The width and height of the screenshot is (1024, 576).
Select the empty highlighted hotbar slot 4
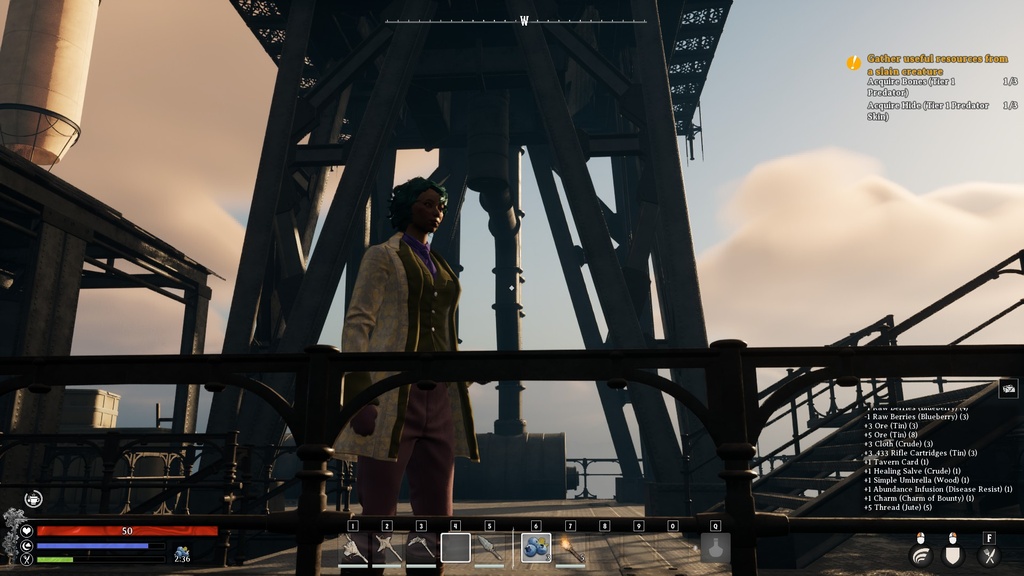(x=455, y=547)
